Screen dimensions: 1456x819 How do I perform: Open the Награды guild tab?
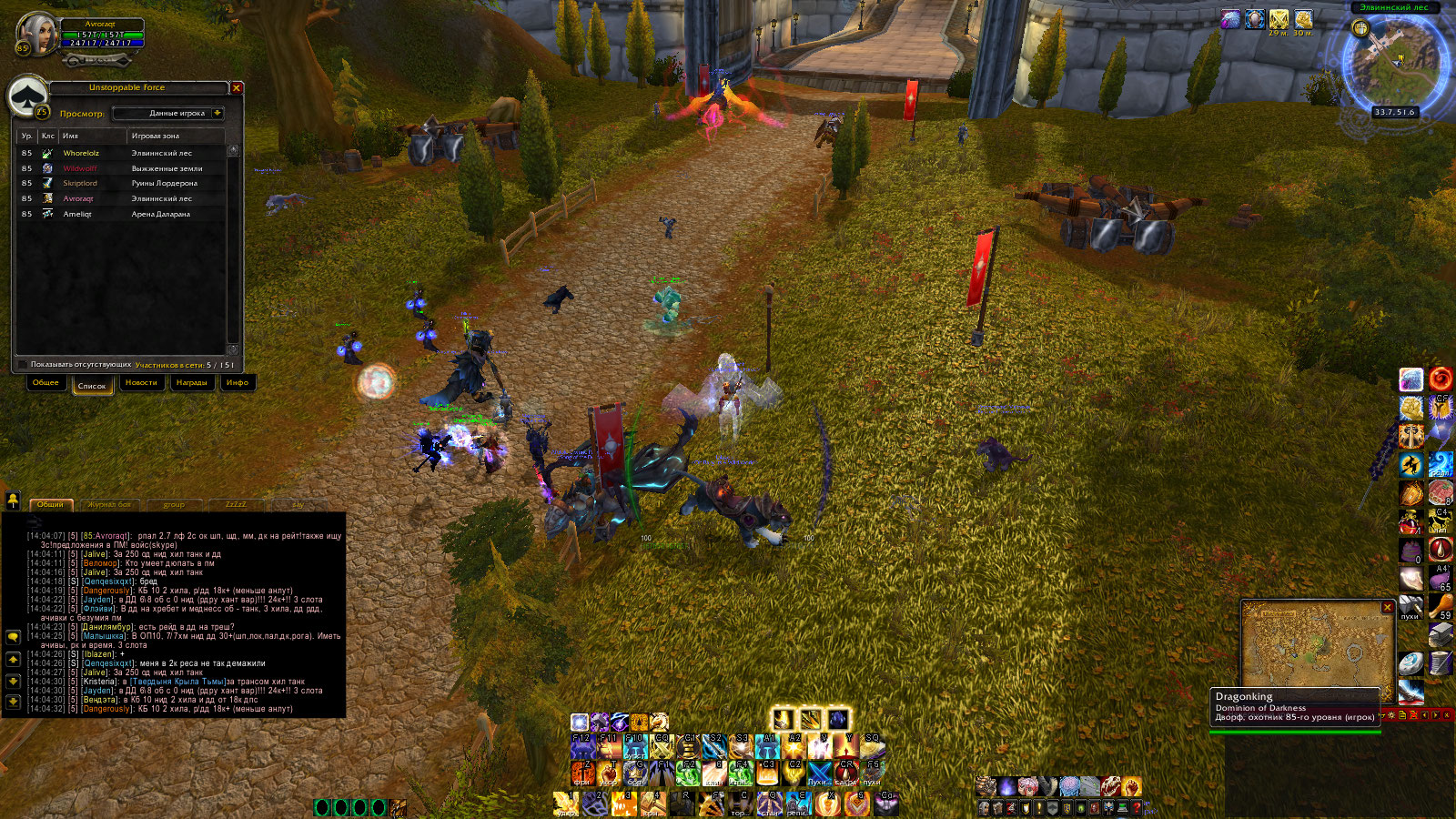tap(191, 383)
